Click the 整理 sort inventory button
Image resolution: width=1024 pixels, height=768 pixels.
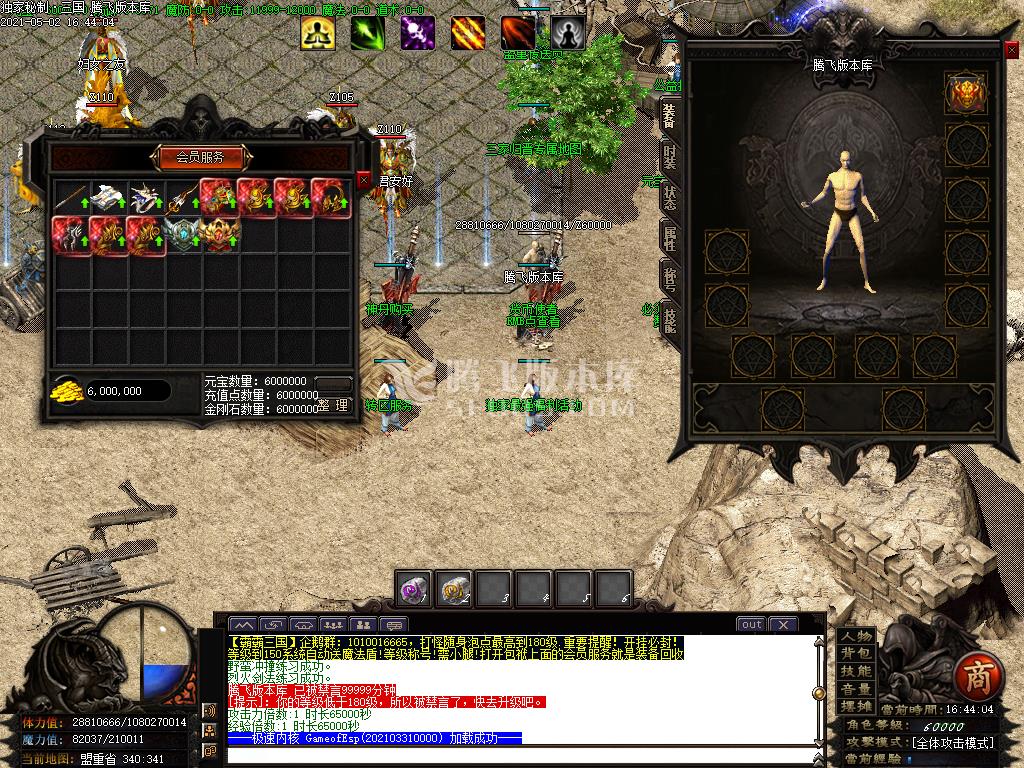(334, 405)
